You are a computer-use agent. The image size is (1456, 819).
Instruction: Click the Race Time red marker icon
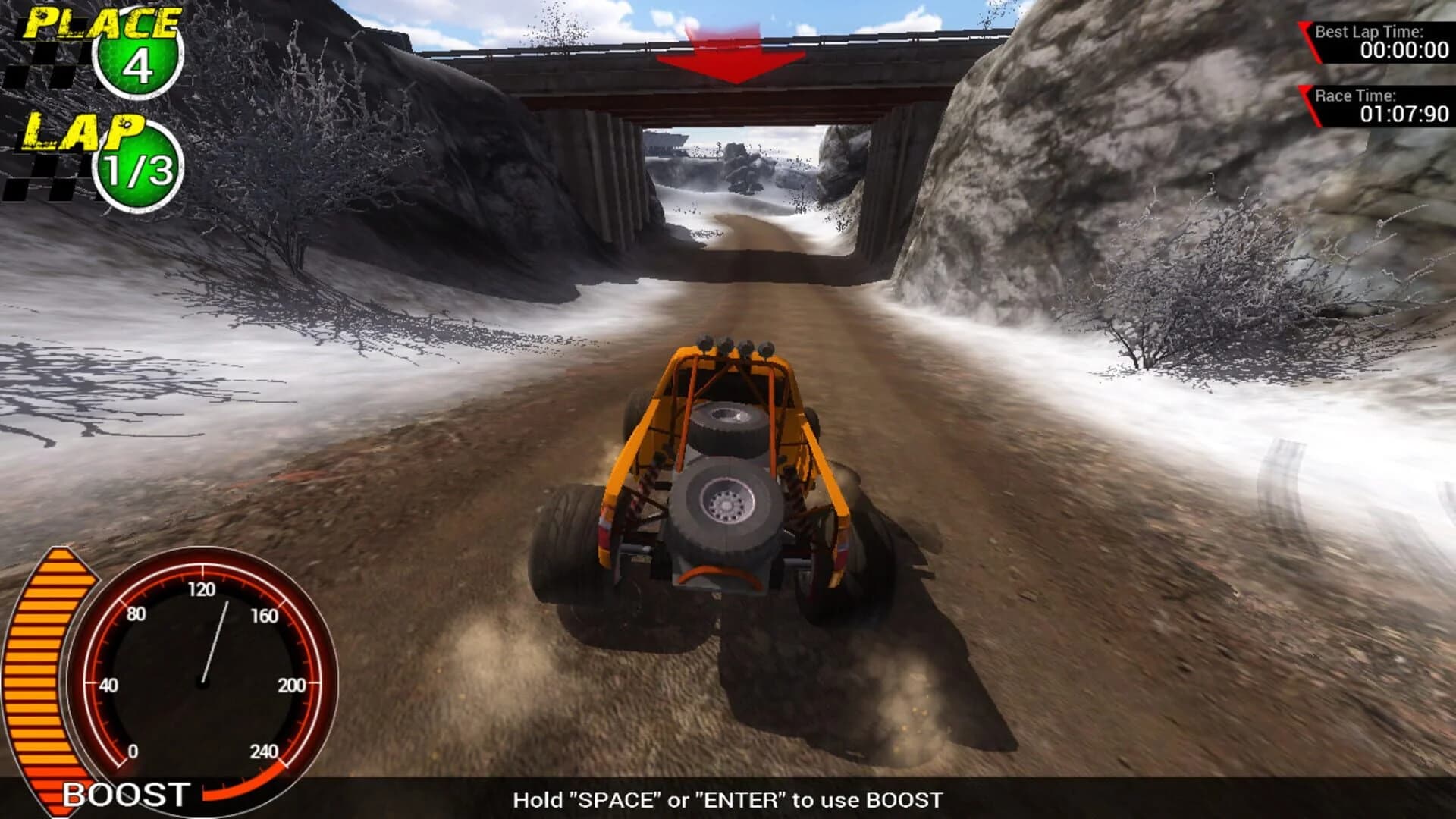pyautogui.click(x=1308, y=106)
